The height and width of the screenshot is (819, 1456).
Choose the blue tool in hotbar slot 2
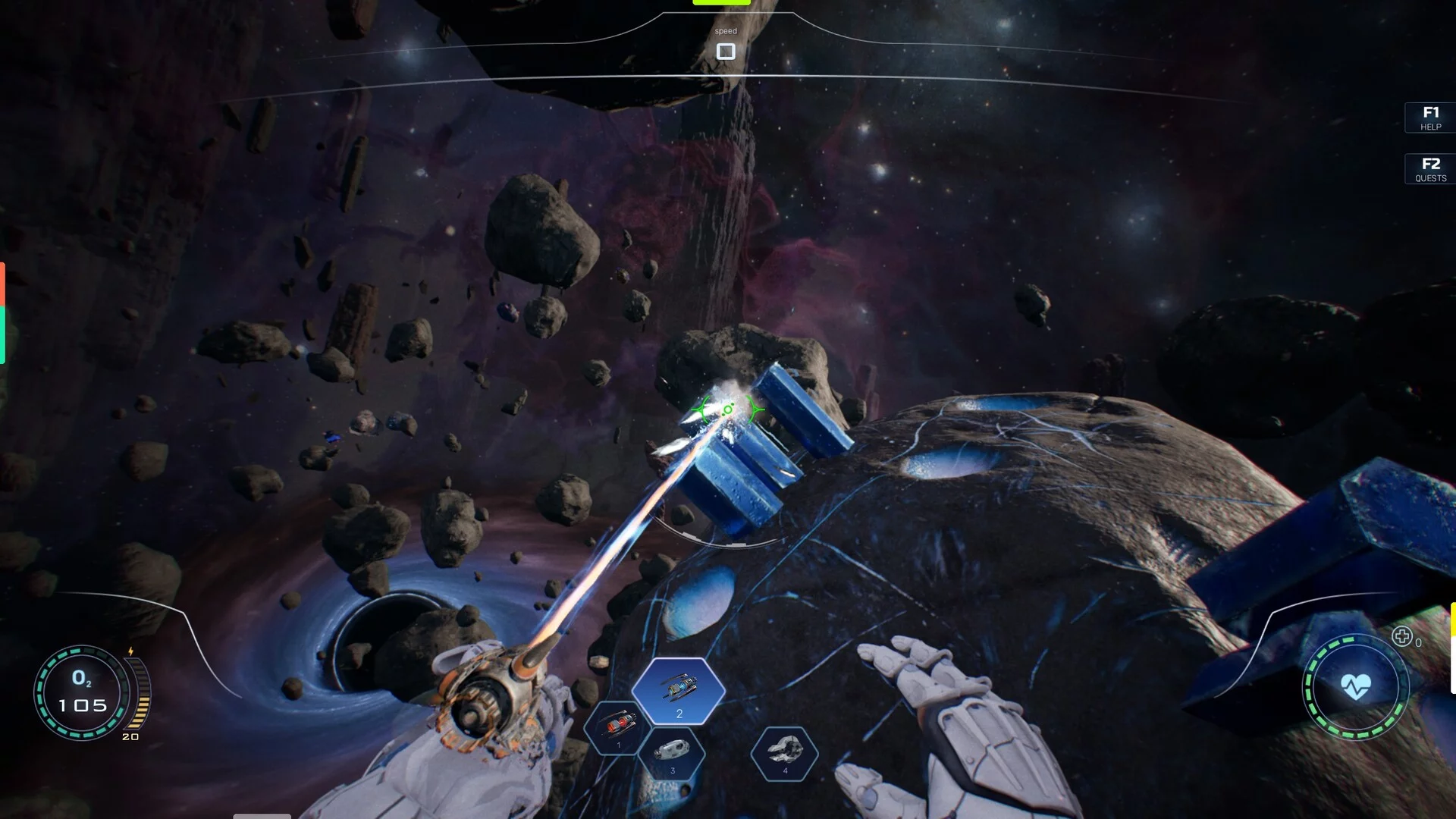[x=678, y=691]
